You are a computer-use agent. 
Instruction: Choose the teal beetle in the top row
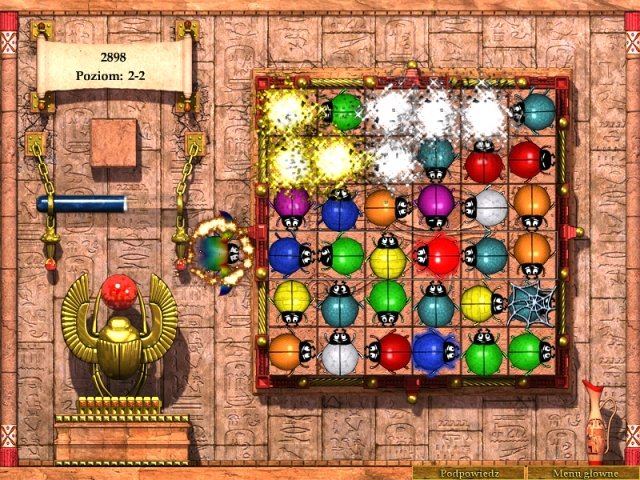pyautogui.click(x=535, y=110)
